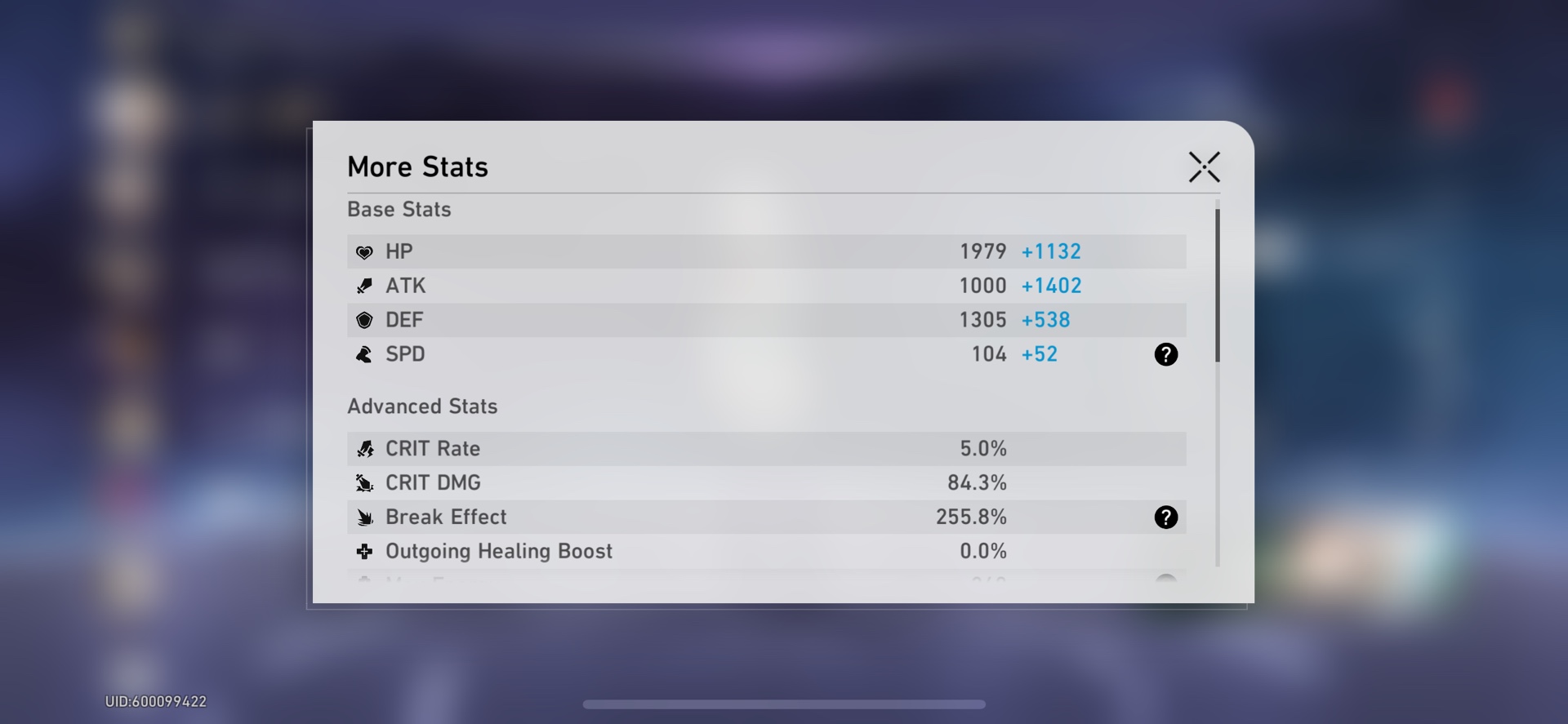Click the HP heart icon

365,251
